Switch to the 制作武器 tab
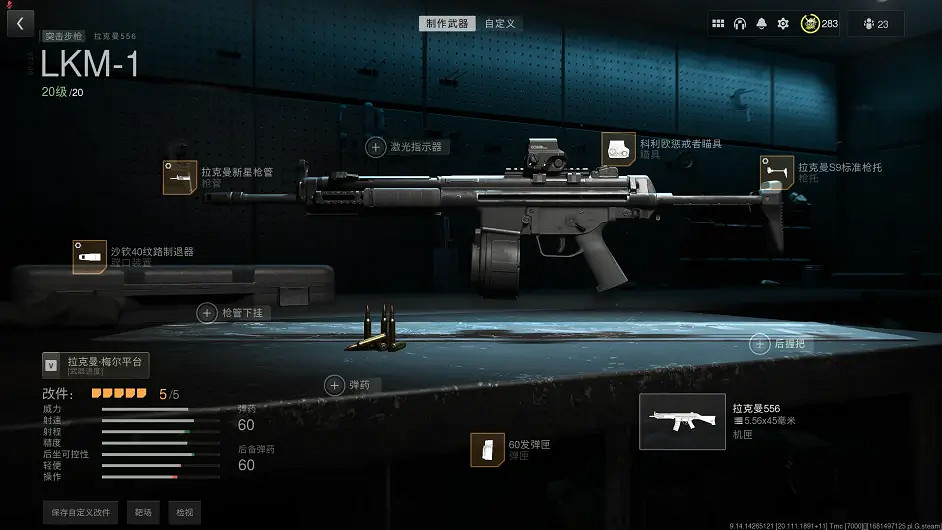 click(x=447, y=23)
